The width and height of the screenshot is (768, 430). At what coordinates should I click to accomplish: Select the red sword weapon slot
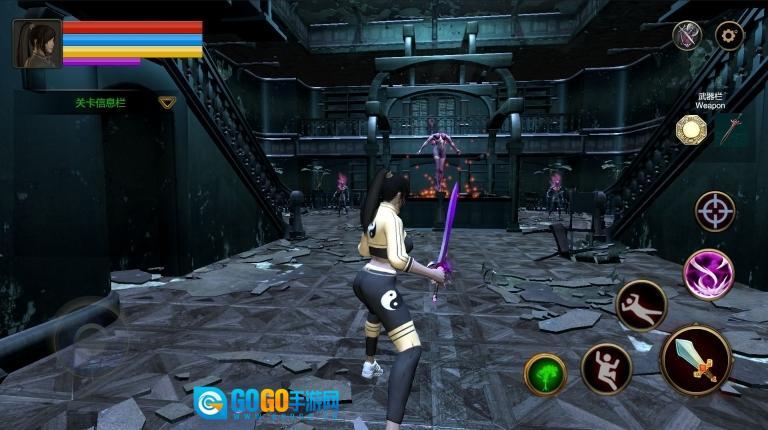pos(733,130)
